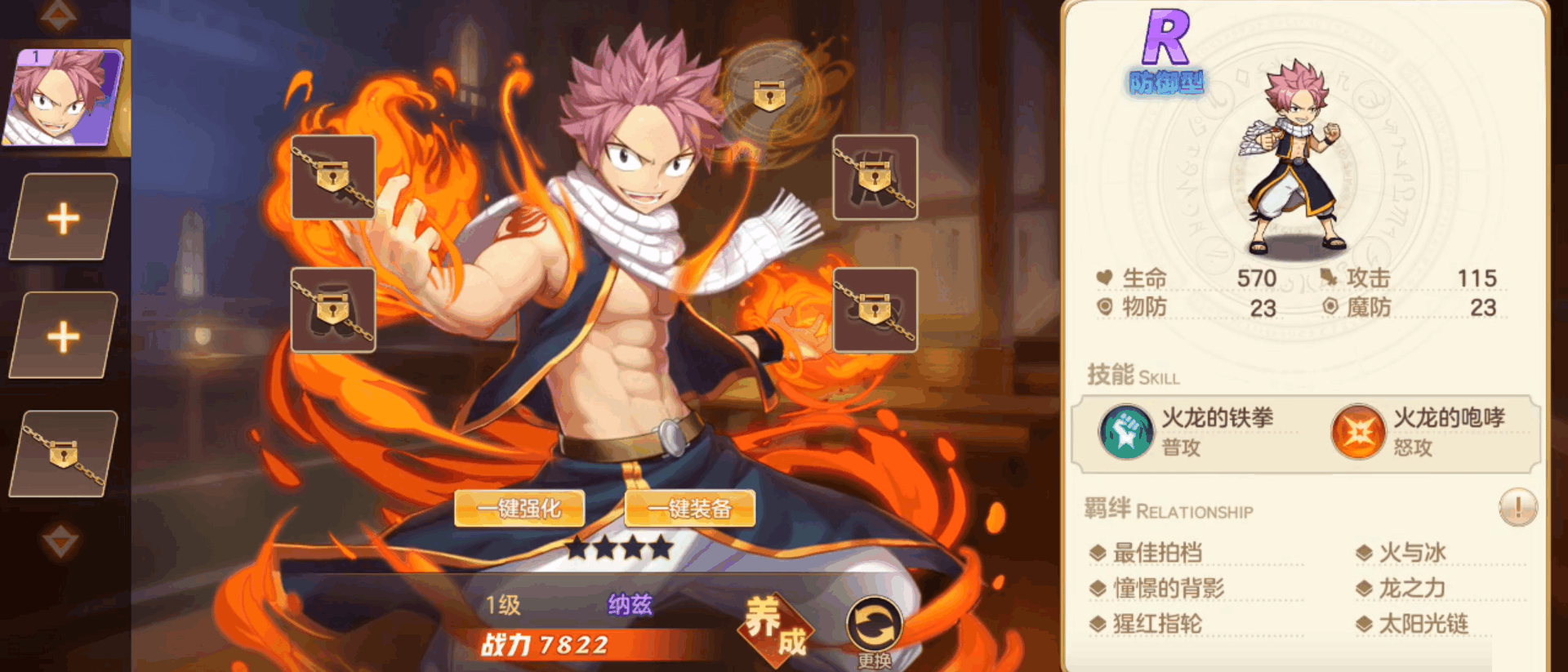Image resolution: width=1568 pixels, height=672 pixels.
Task: Open the relationship info exclamation button
Action: tap(1517, 508)
